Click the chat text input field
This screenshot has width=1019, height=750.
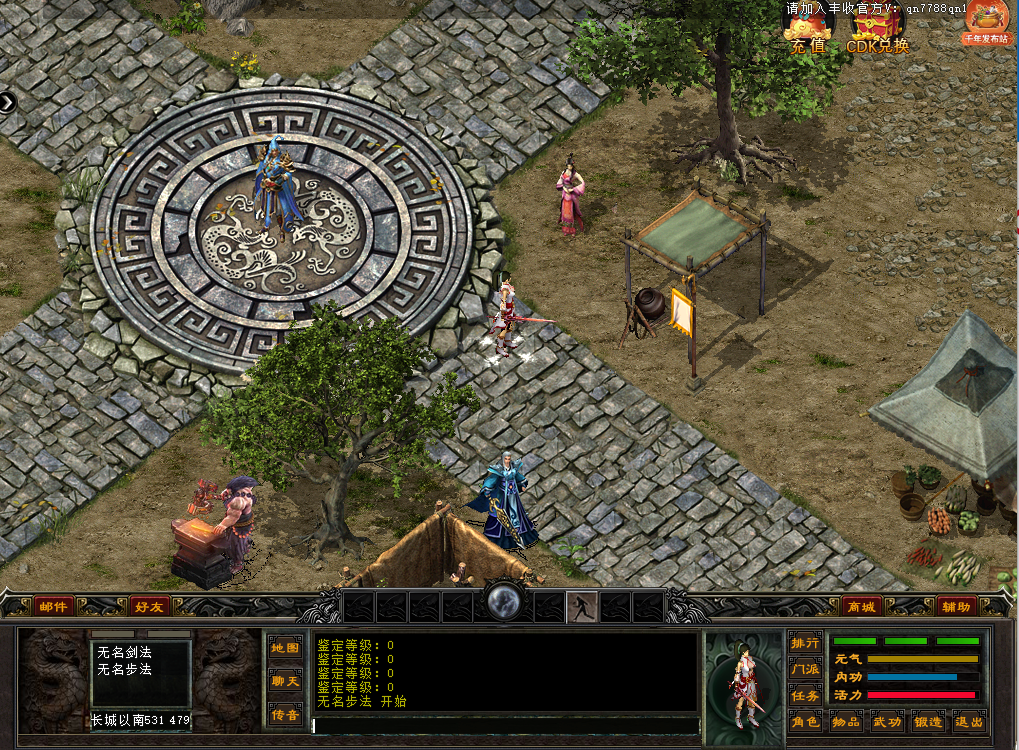(x=505, y=725)
